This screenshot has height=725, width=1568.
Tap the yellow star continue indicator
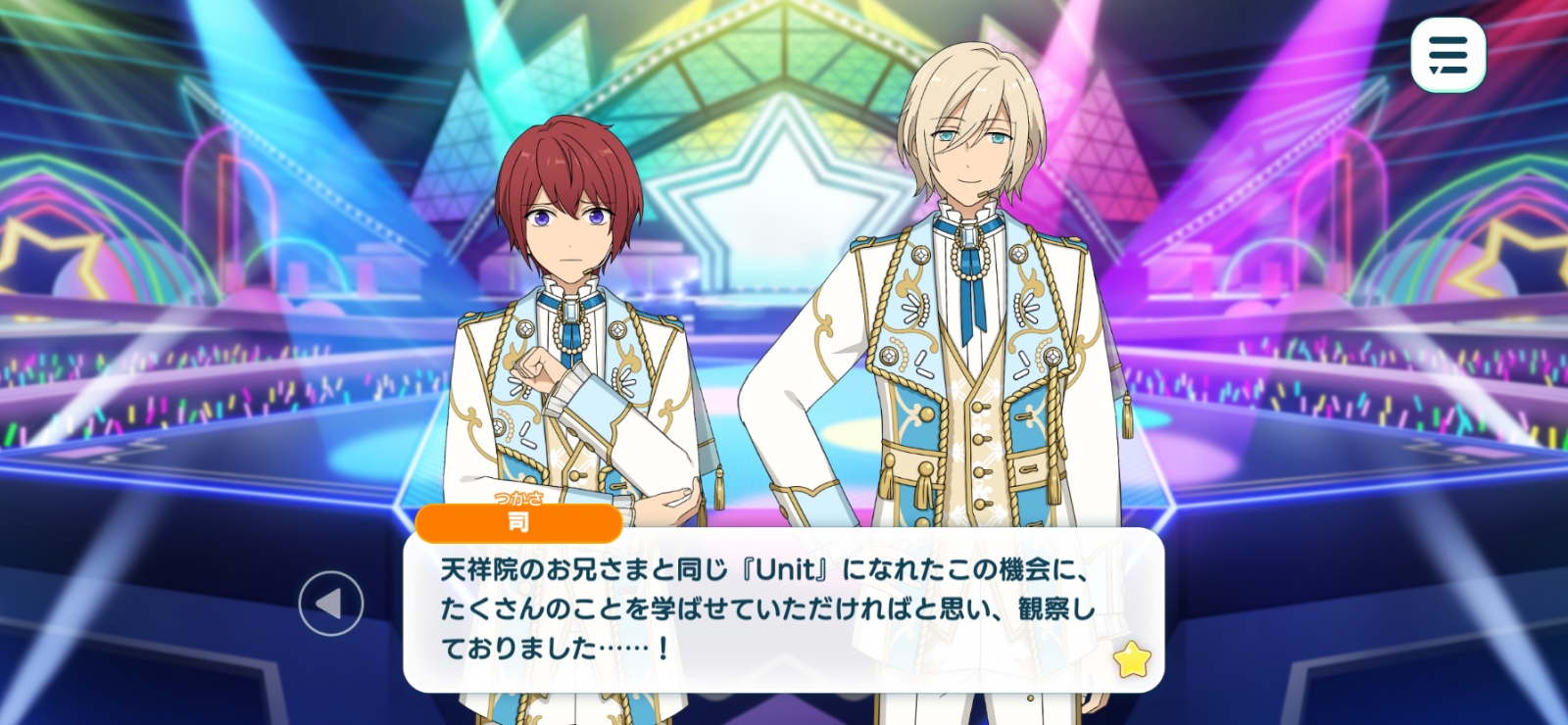(x=1132, y=660)
